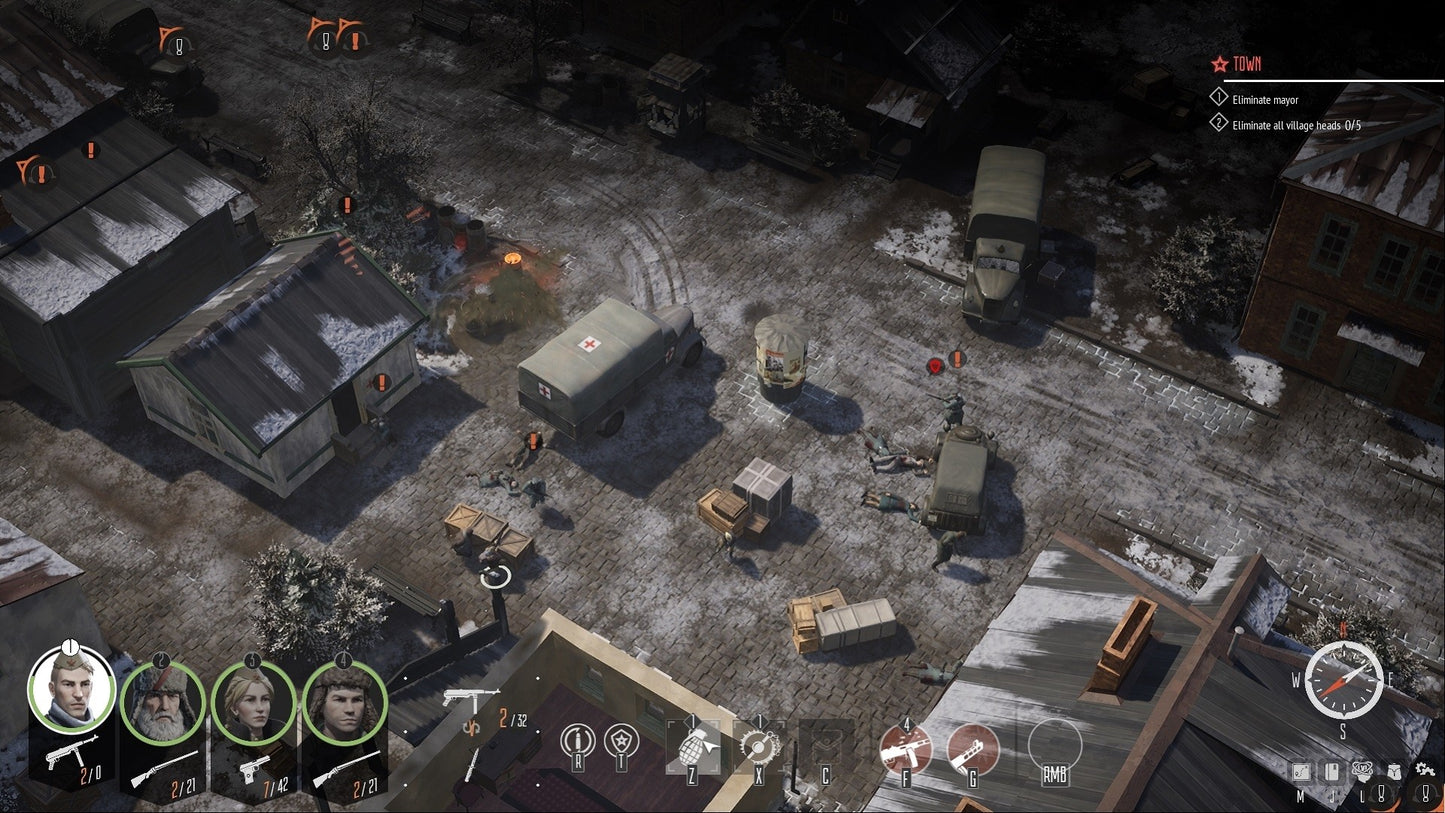The width and height of the screenshot is (1445, 813).
Task: Activate the rifle butt melee skill
Action: pyautogui.click(x=972, y=748)
